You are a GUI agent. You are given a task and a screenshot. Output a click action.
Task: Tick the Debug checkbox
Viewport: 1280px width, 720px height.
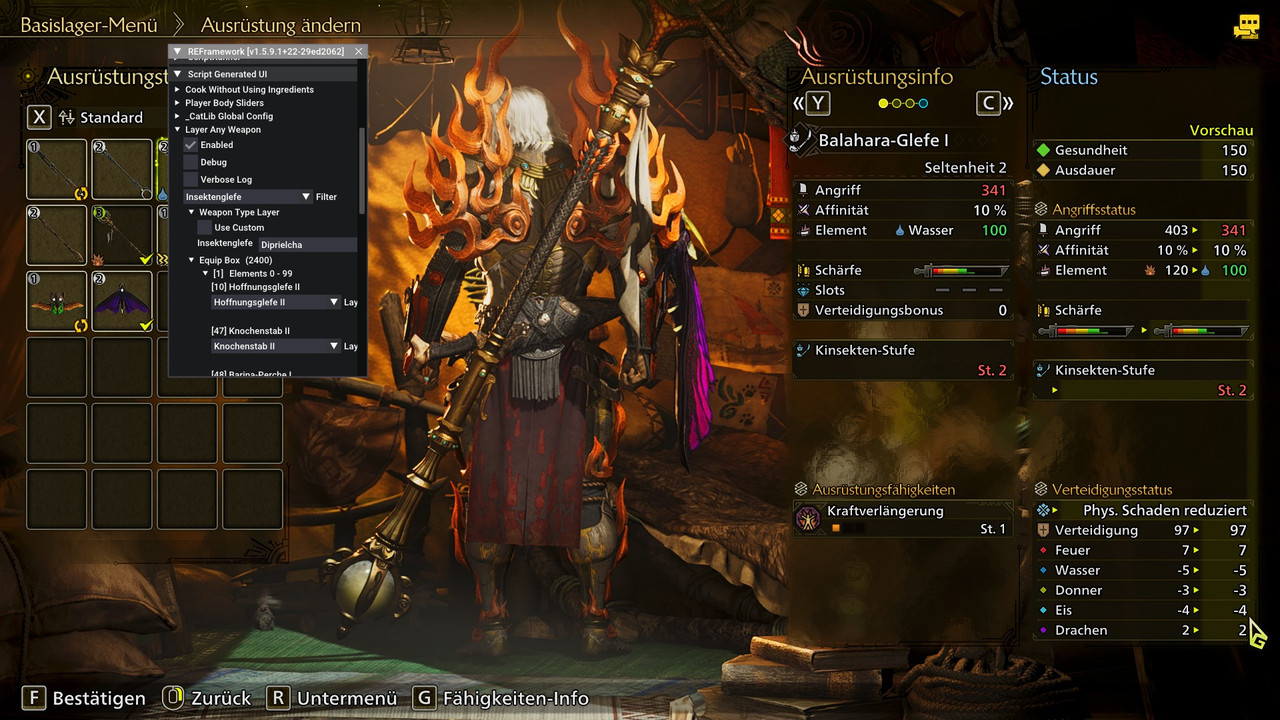[191, 162]
